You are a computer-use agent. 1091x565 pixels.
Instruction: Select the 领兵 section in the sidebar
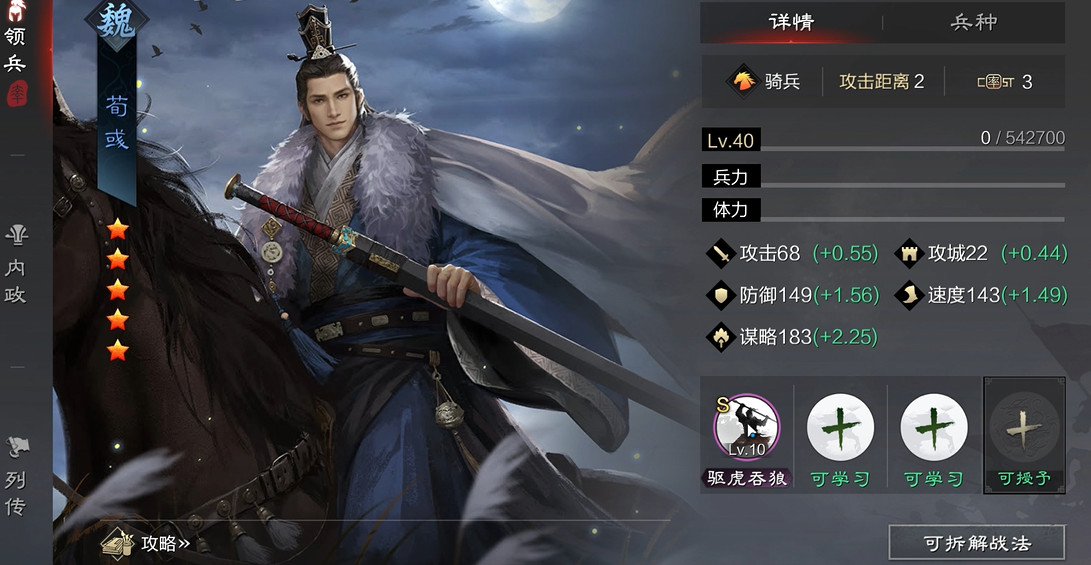pos(16,52)
